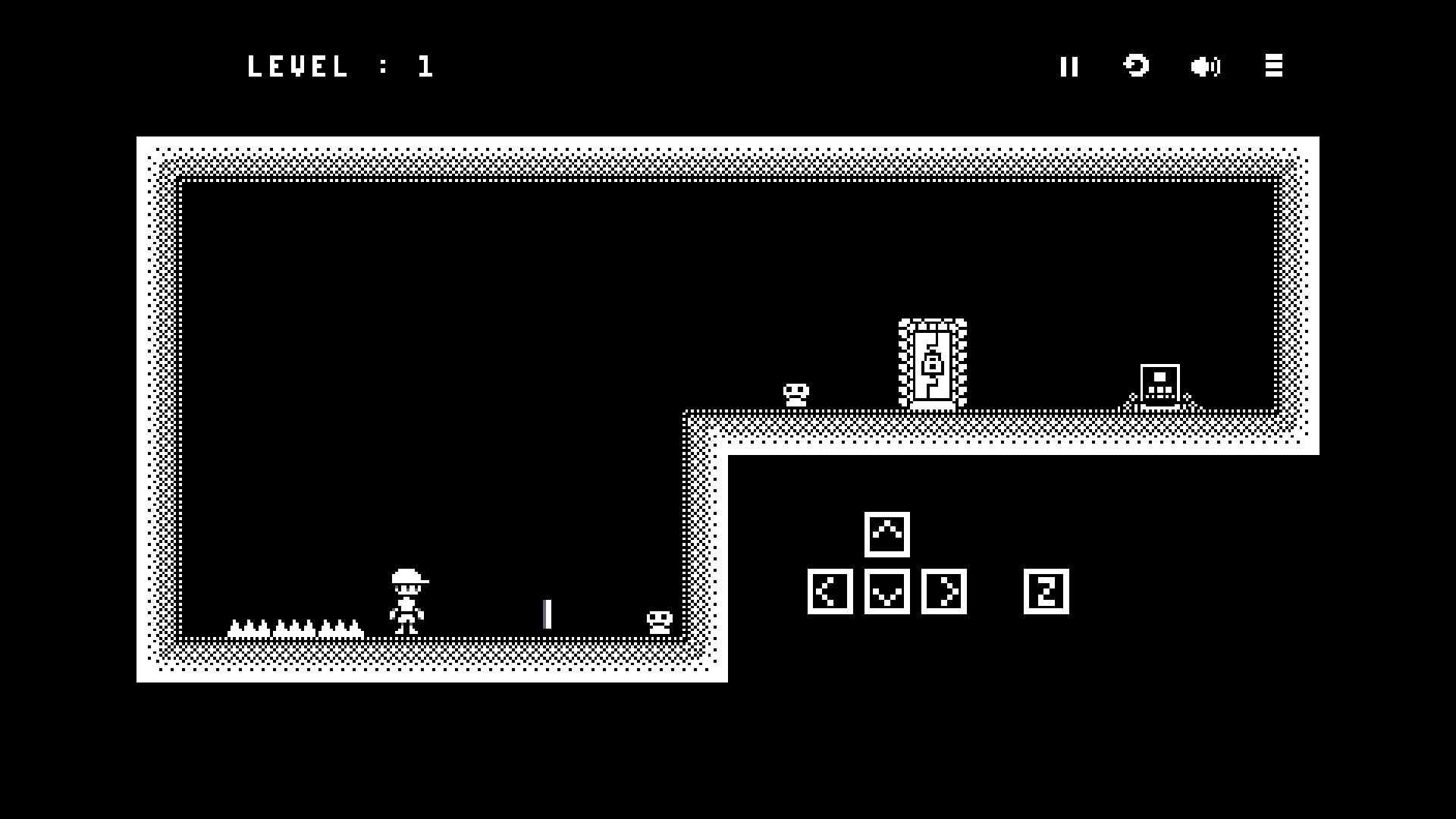Restart the current level
This screenshot has width=1456, height=819.
click(x=1136, y=66)
